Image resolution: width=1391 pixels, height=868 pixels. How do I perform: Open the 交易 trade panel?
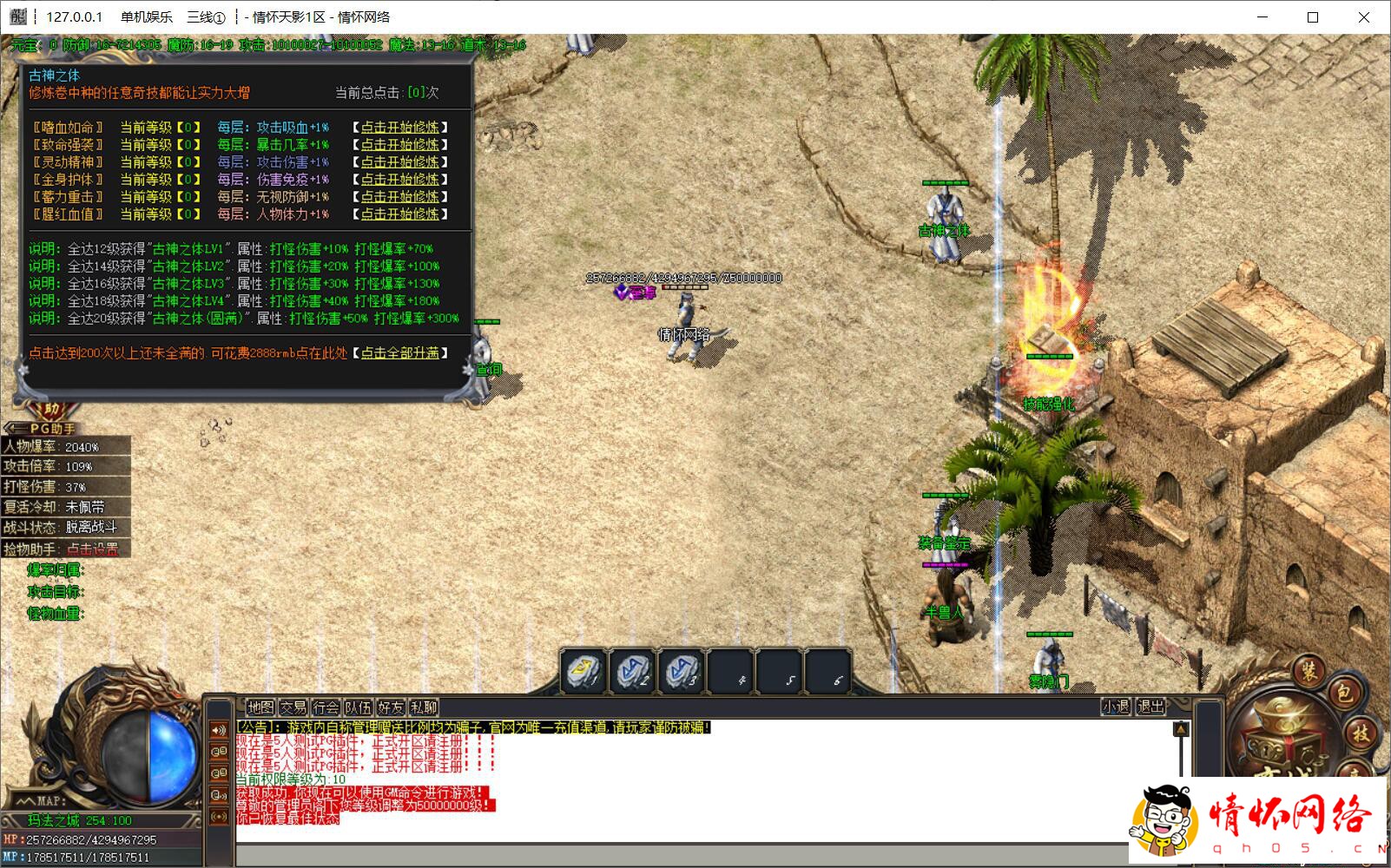point(293,707)
